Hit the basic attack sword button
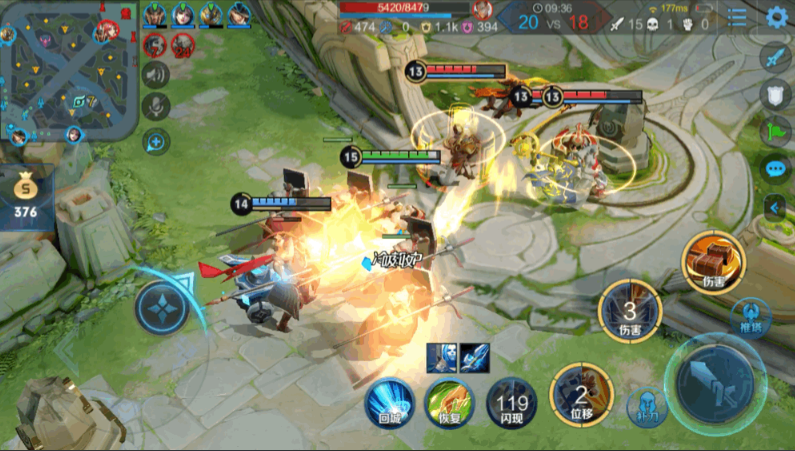The width and height of the screenshot is (795, 451). [719, 381]
